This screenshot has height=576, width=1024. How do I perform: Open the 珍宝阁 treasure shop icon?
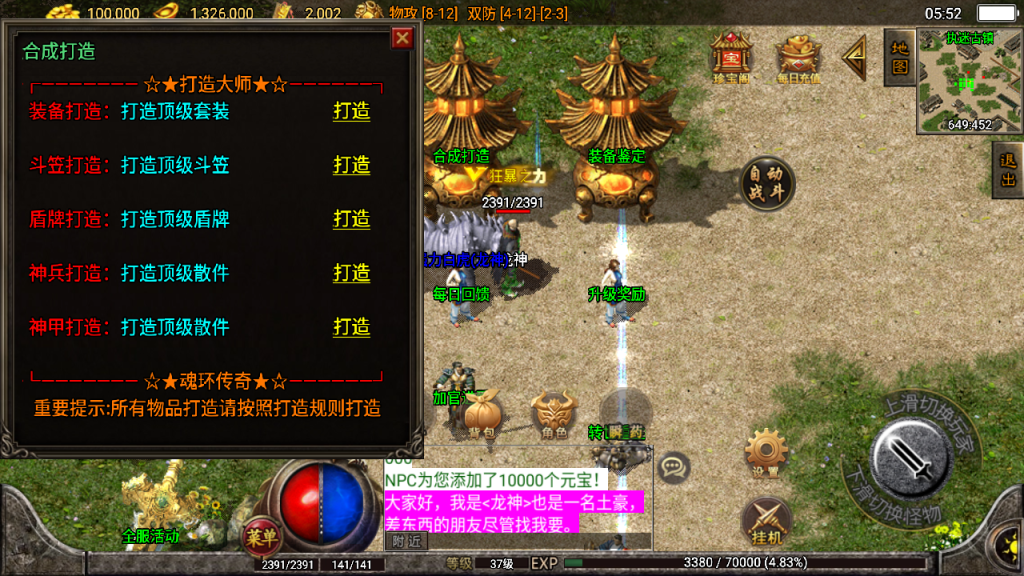(x=731, y=57)
